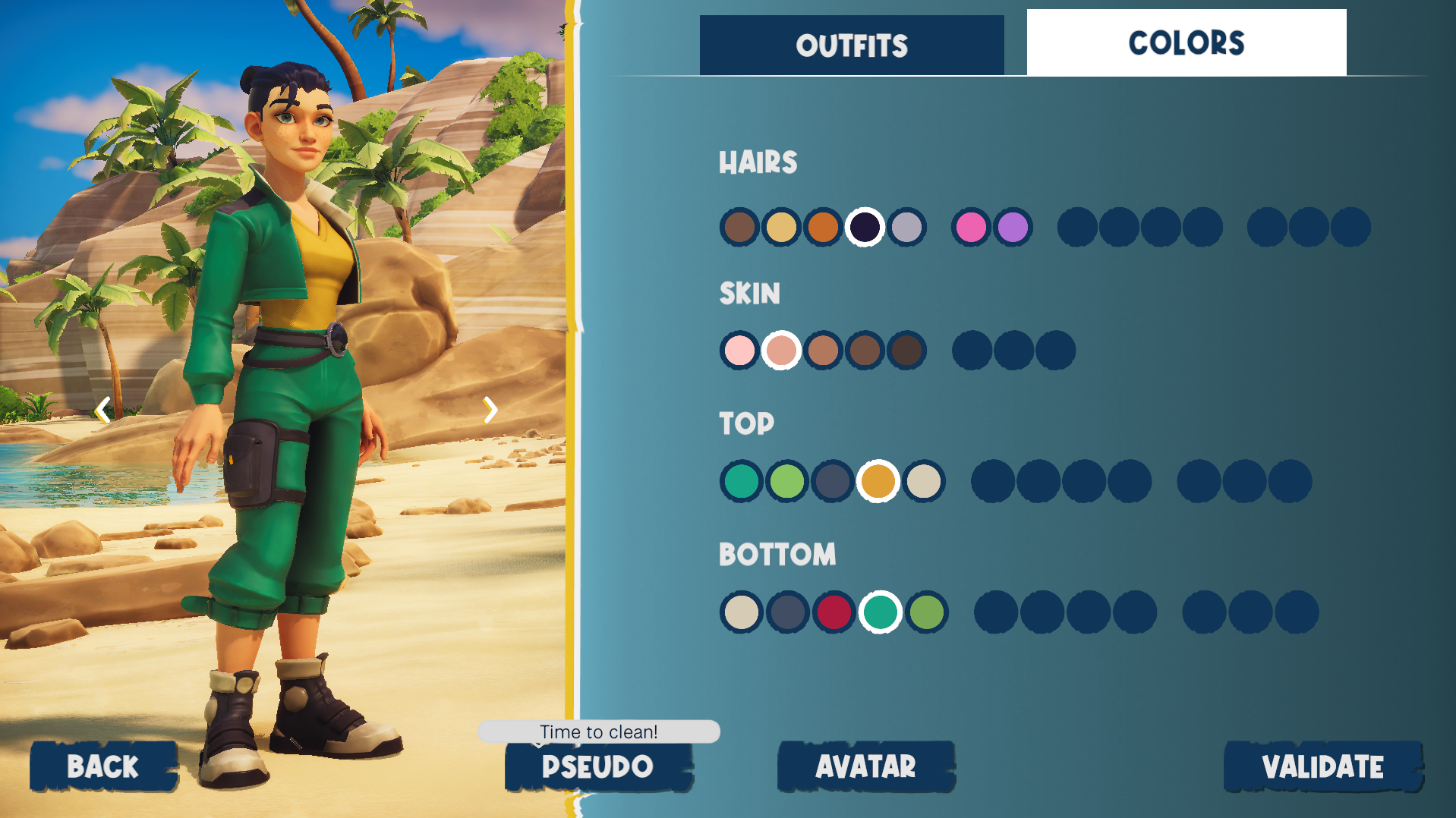Pick the beige top color
The height and width of the screenshot is (818, 1456).
coord(924,481)
